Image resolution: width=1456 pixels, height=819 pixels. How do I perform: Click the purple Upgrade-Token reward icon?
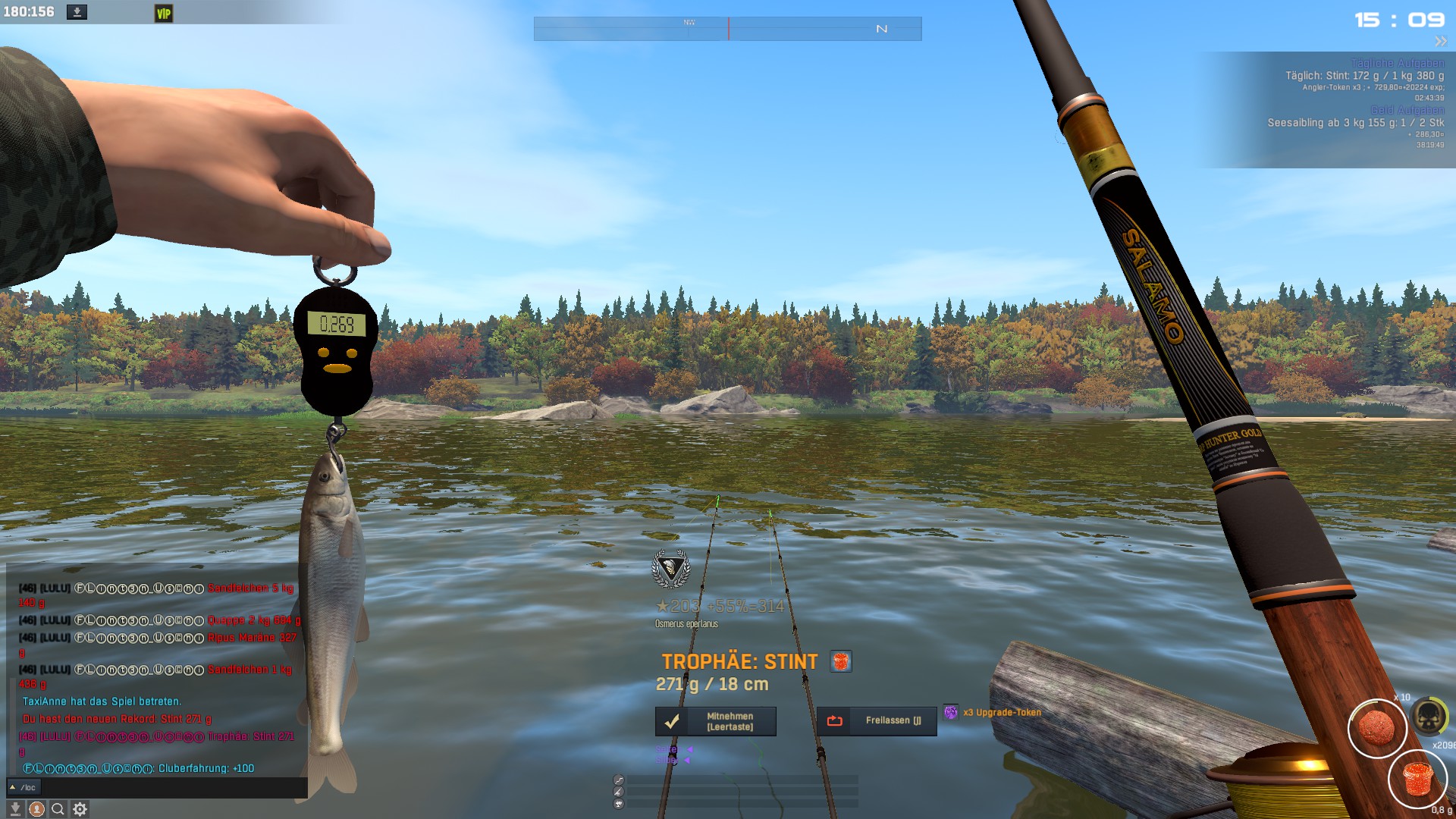coord(950,712)
